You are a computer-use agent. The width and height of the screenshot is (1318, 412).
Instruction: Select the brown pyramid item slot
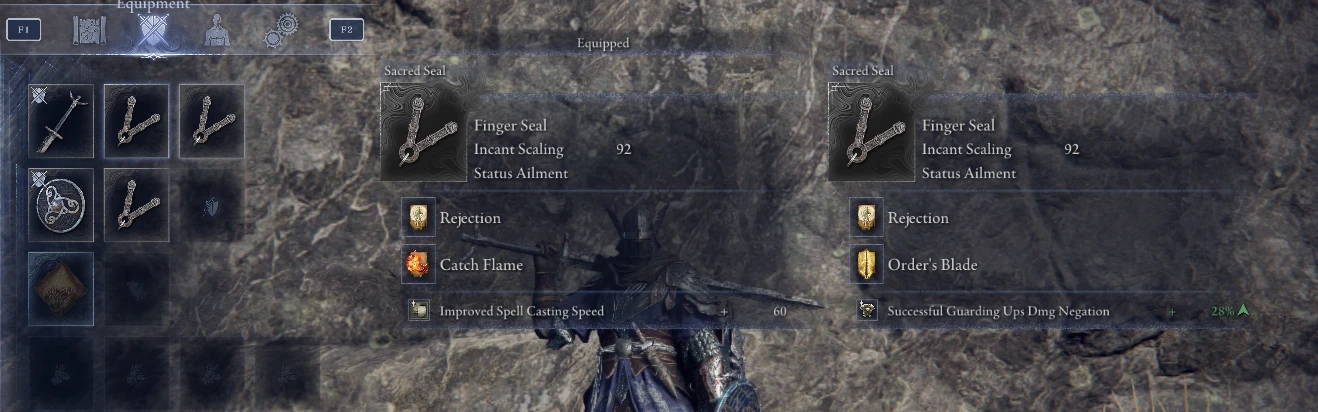tap(61, 288)
